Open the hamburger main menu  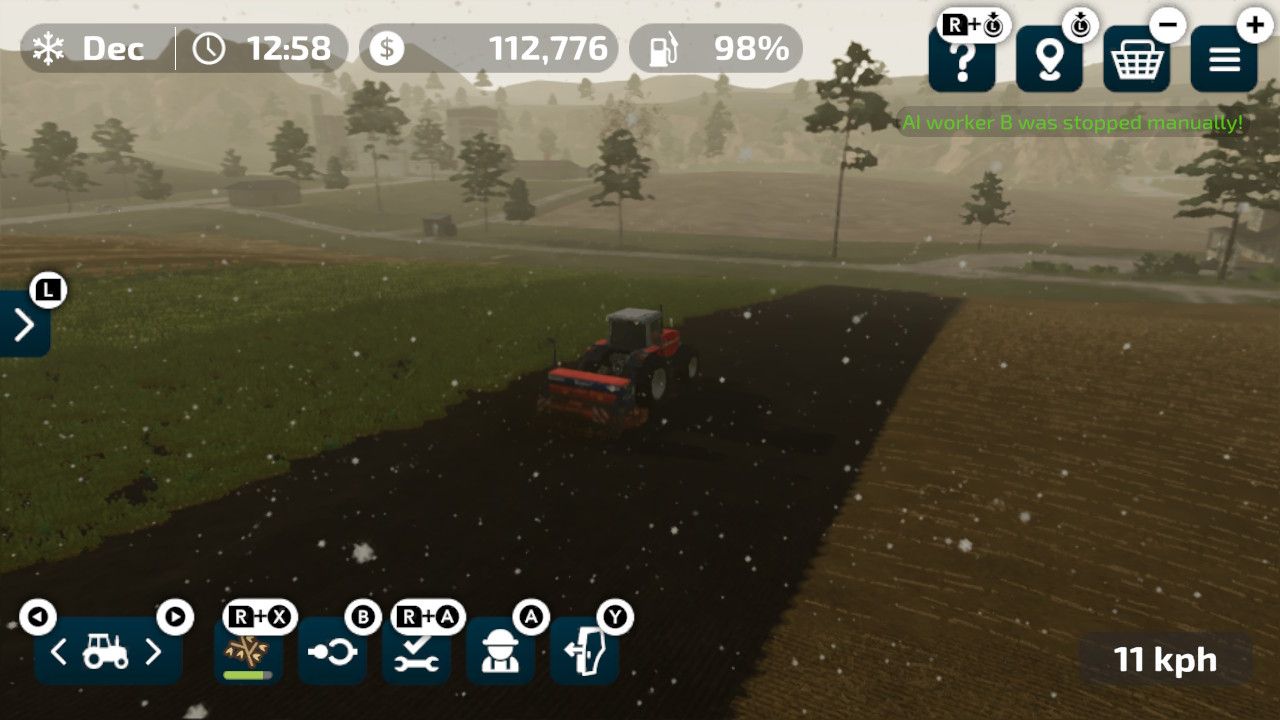click(x=1224, y=61)
